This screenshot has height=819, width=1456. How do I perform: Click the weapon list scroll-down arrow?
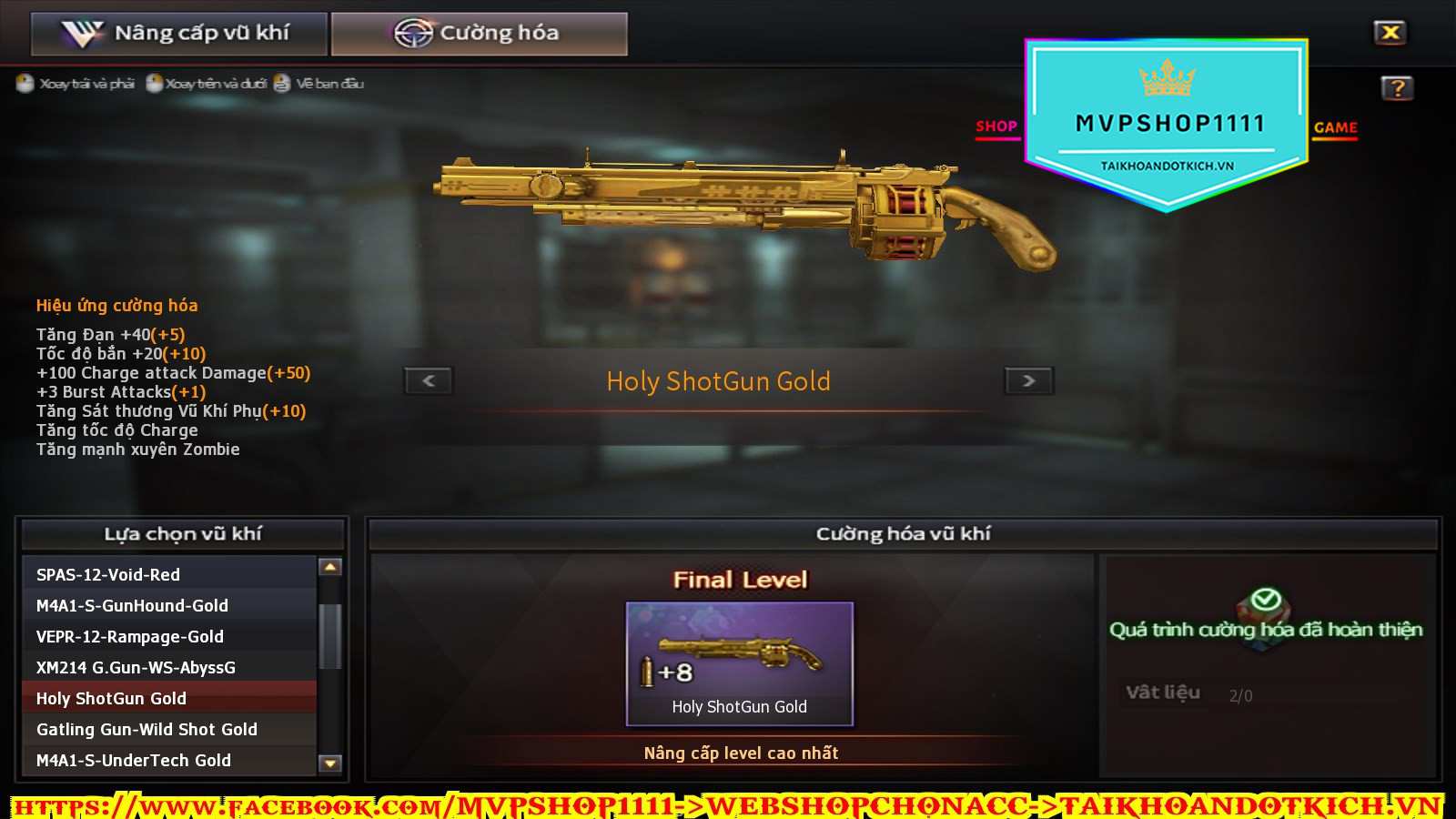click(x=330, y=763)
